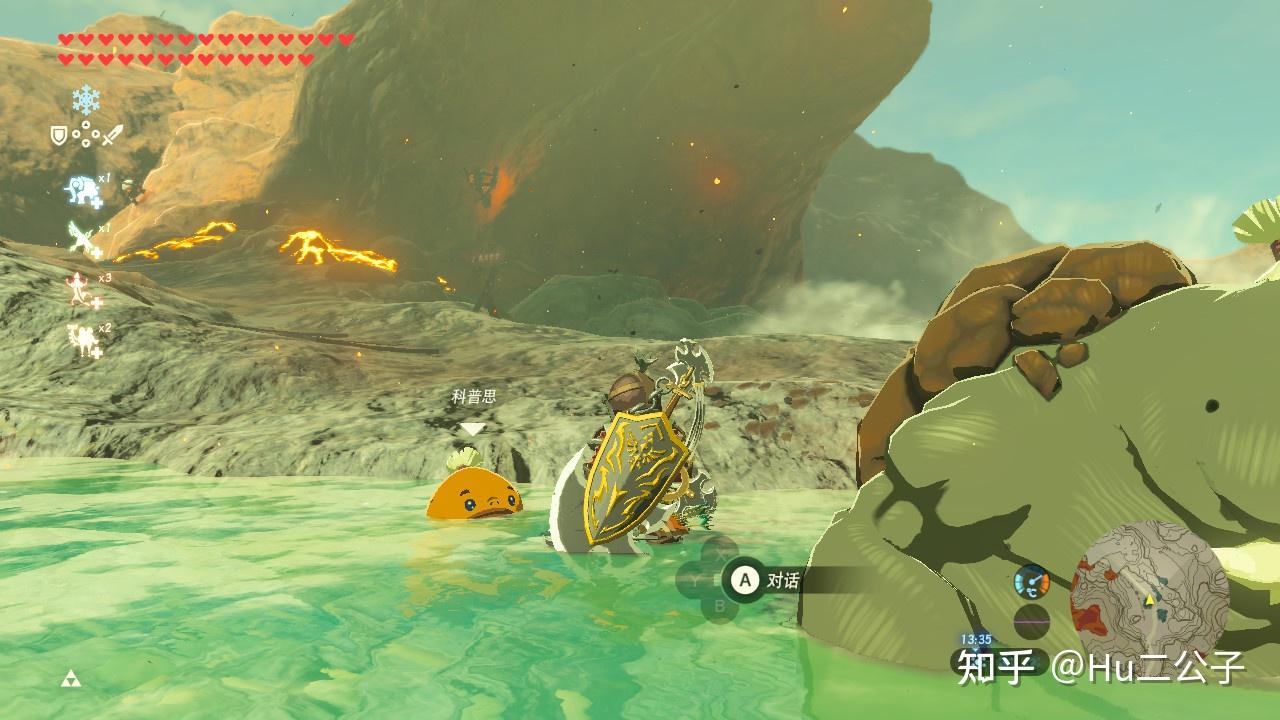Click the Triforce Master Mode icon
The height and width of the screenshot is (720, 1280).
coord(71,679)
